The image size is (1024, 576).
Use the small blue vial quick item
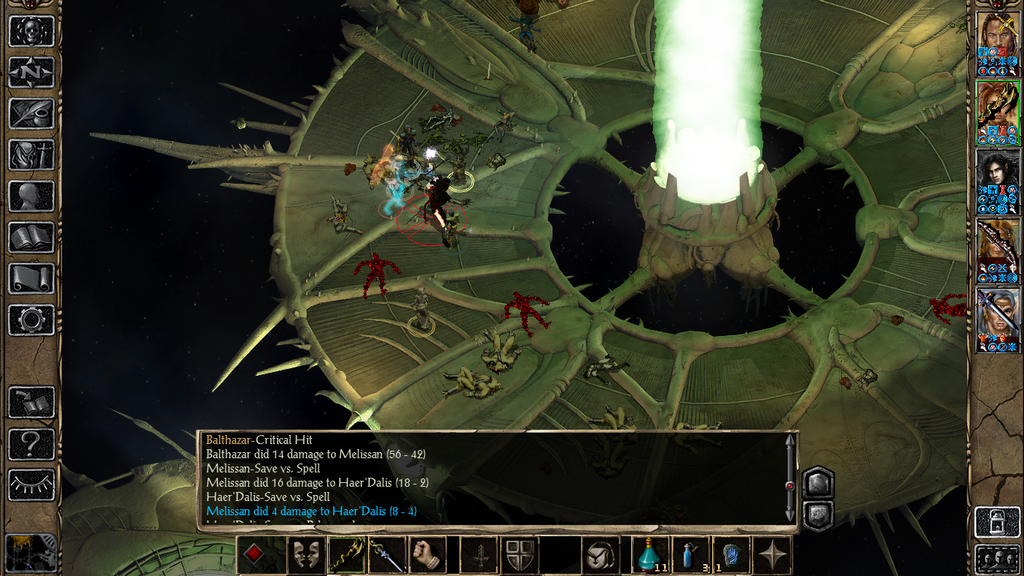[690, 555]
